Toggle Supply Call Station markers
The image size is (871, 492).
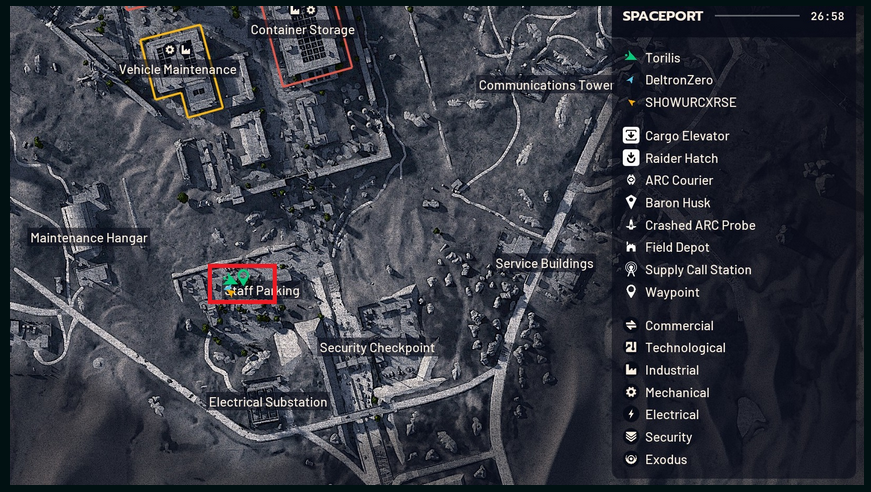click(698, 270)
